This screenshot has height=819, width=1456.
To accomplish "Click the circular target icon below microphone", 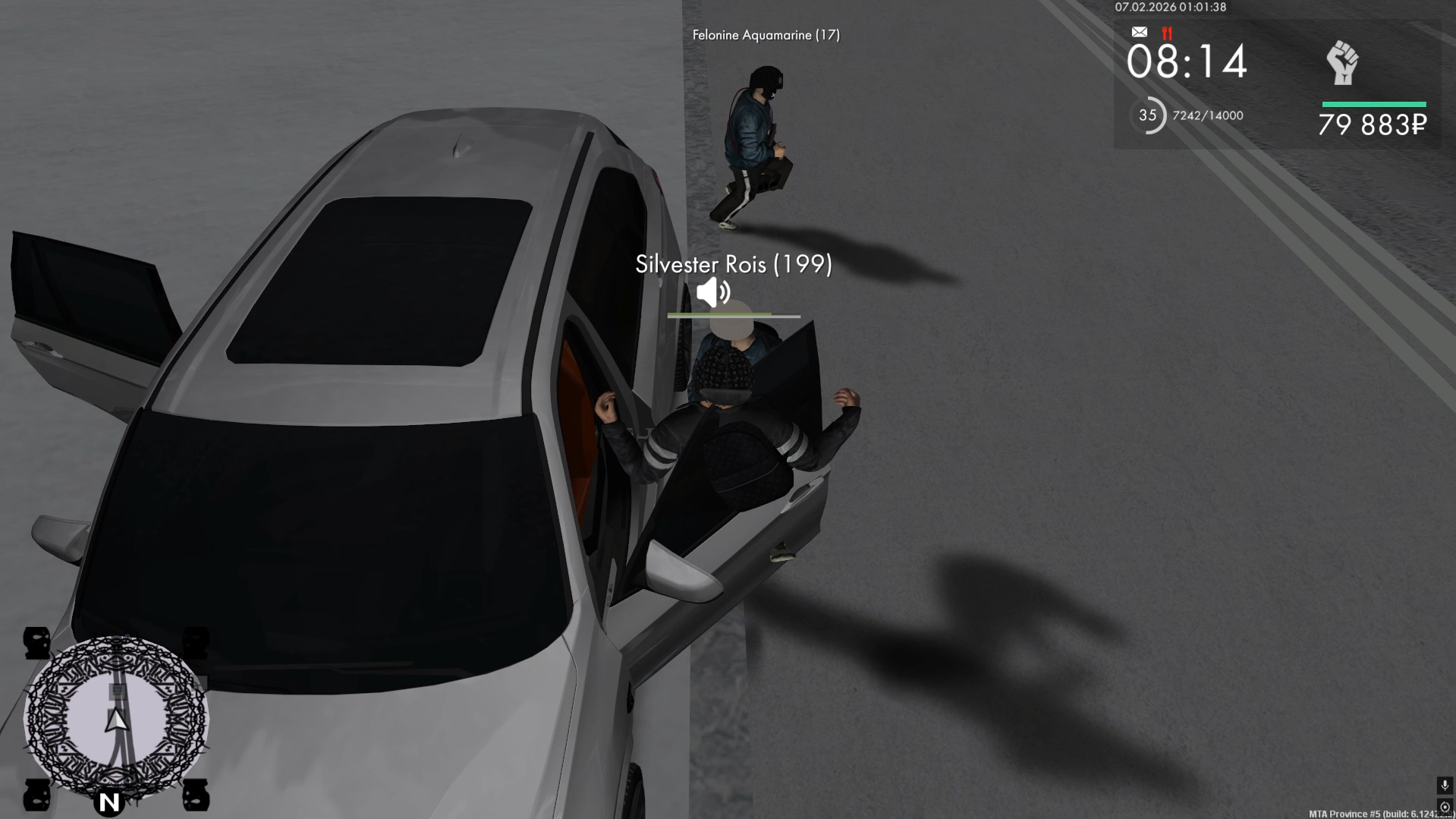I will tap(1444, 807).
